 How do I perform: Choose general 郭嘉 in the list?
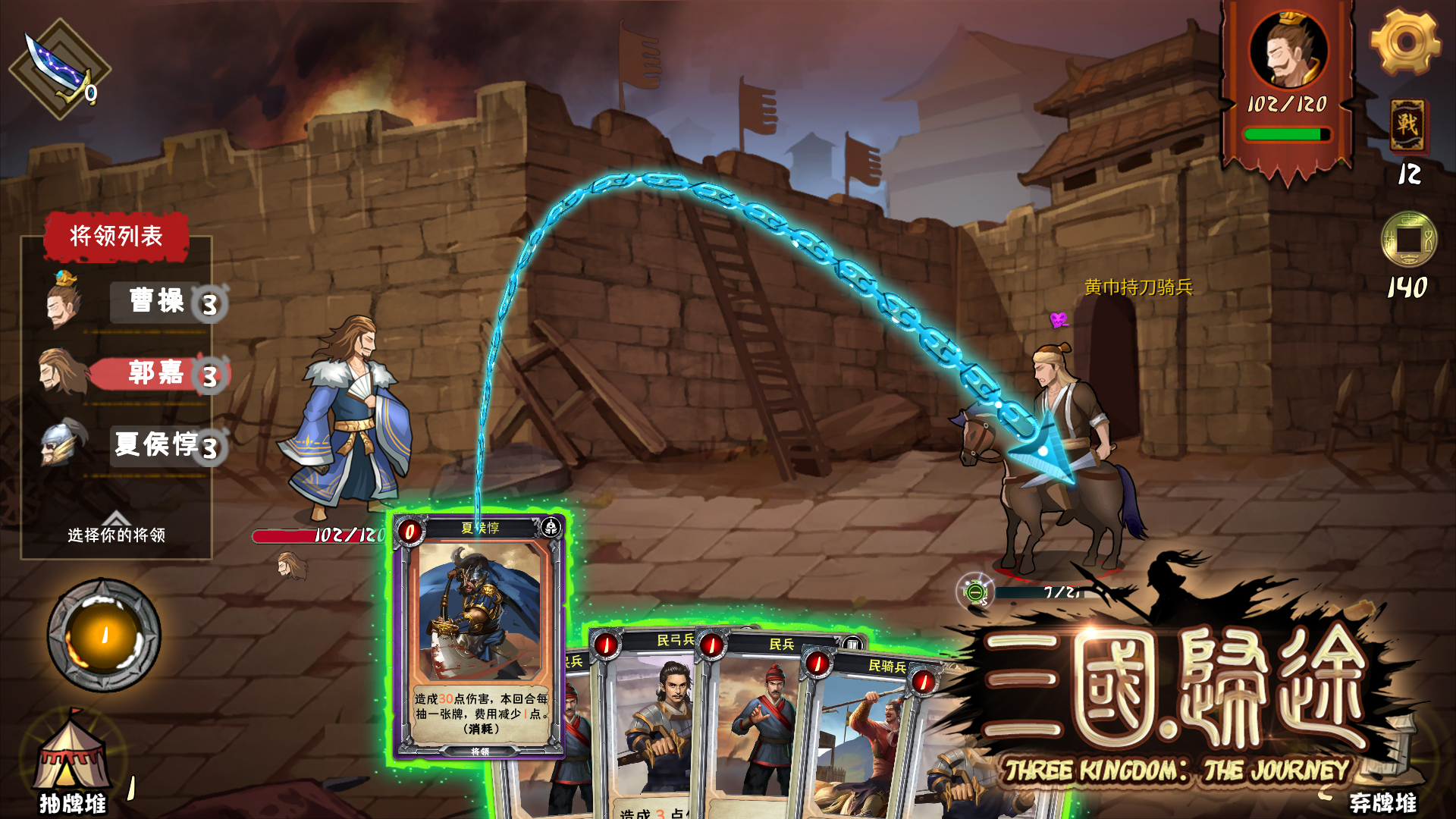155,373
